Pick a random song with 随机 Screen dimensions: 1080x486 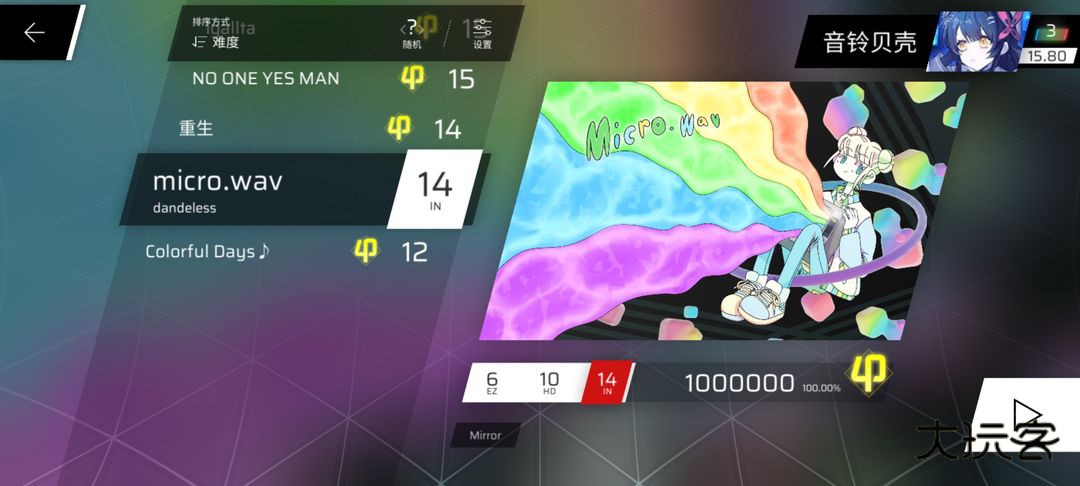[x=412, y=34]
